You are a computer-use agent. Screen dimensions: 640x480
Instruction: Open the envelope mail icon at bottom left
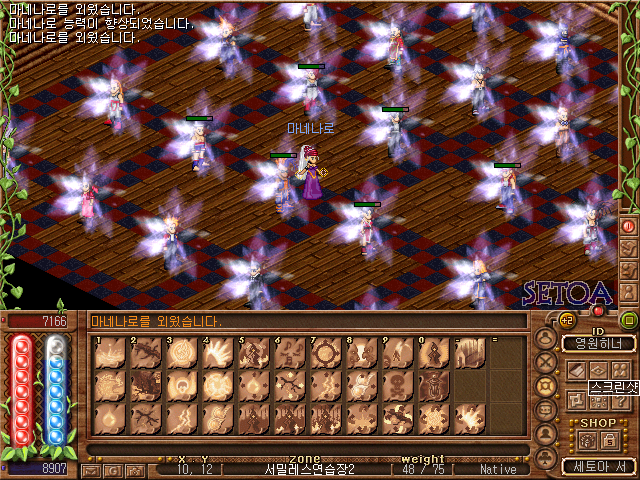point(90,469)
